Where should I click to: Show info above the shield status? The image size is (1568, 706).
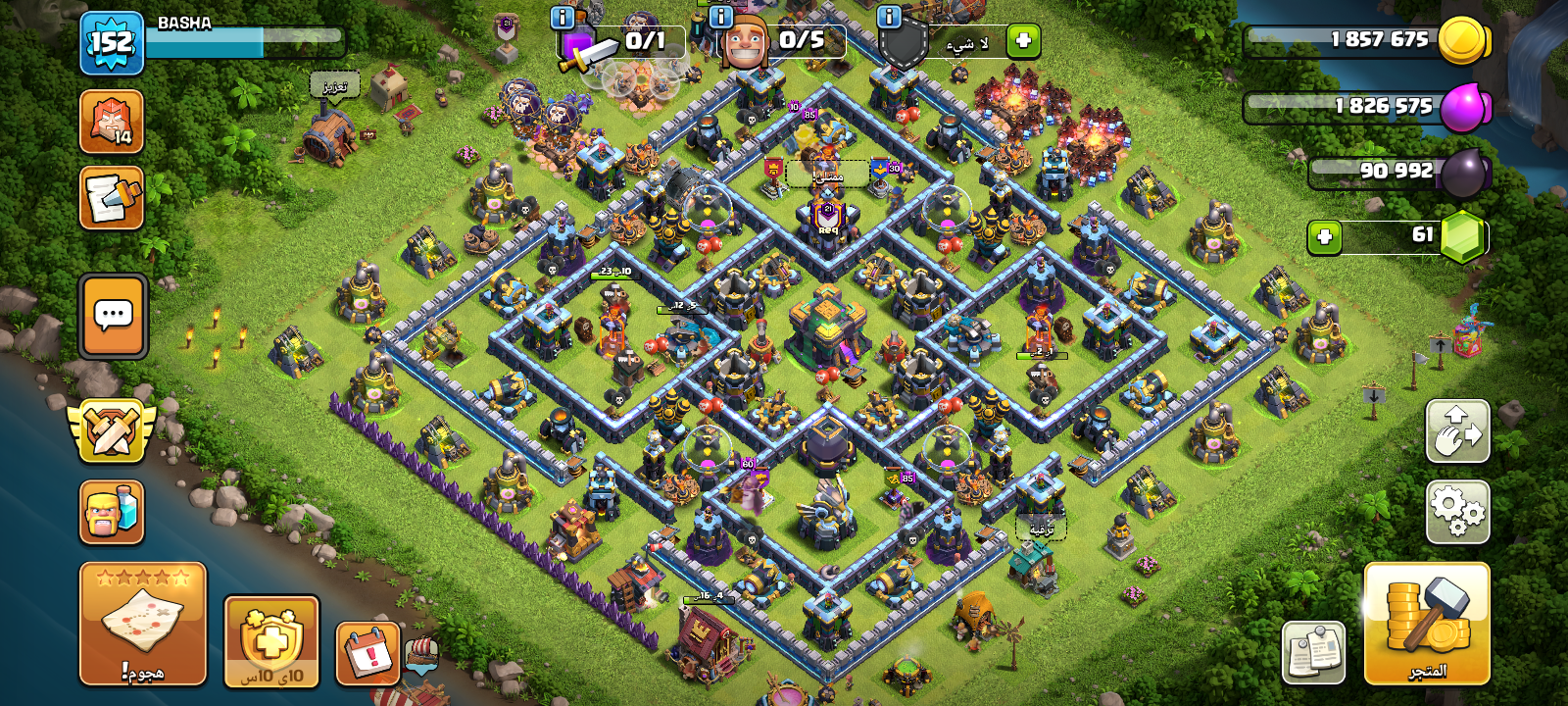[889, 17]
